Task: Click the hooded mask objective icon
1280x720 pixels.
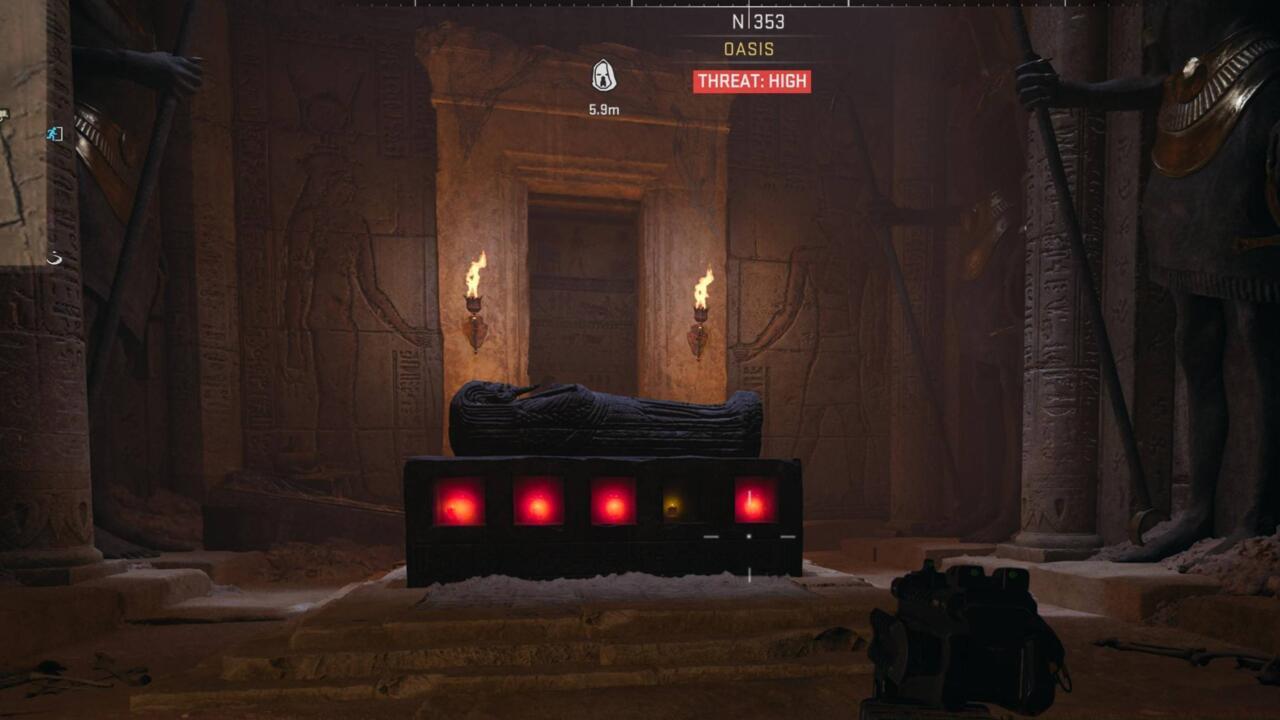Action: point(605,75)
